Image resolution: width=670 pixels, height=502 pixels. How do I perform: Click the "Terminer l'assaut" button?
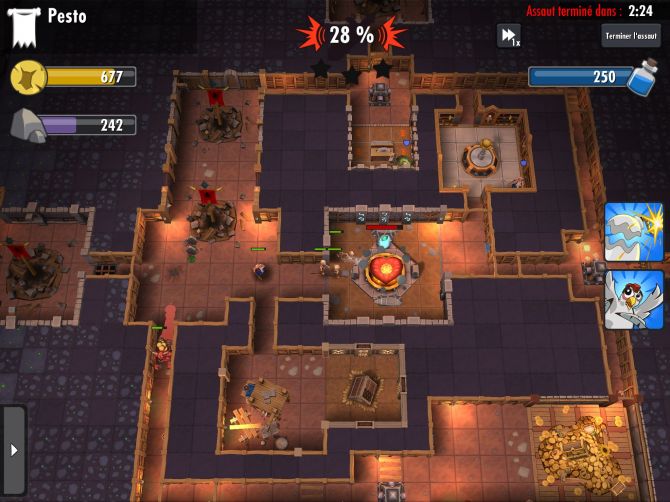coord(632,36)
